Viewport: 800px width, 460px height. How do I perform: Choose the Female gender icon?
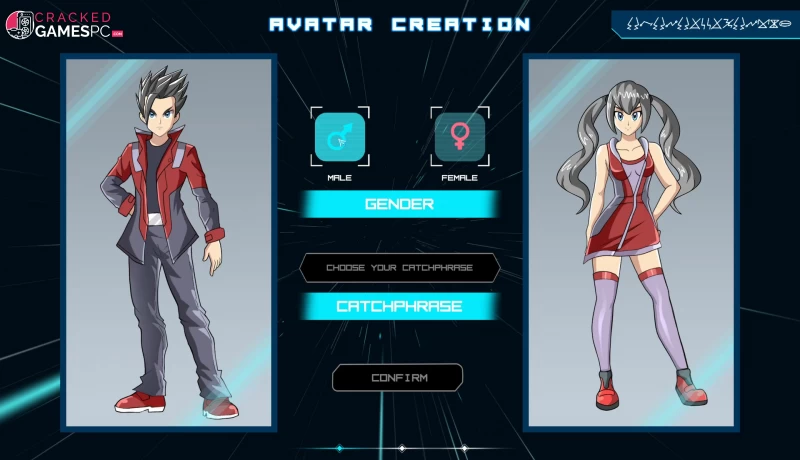click(x=460, y=137)
